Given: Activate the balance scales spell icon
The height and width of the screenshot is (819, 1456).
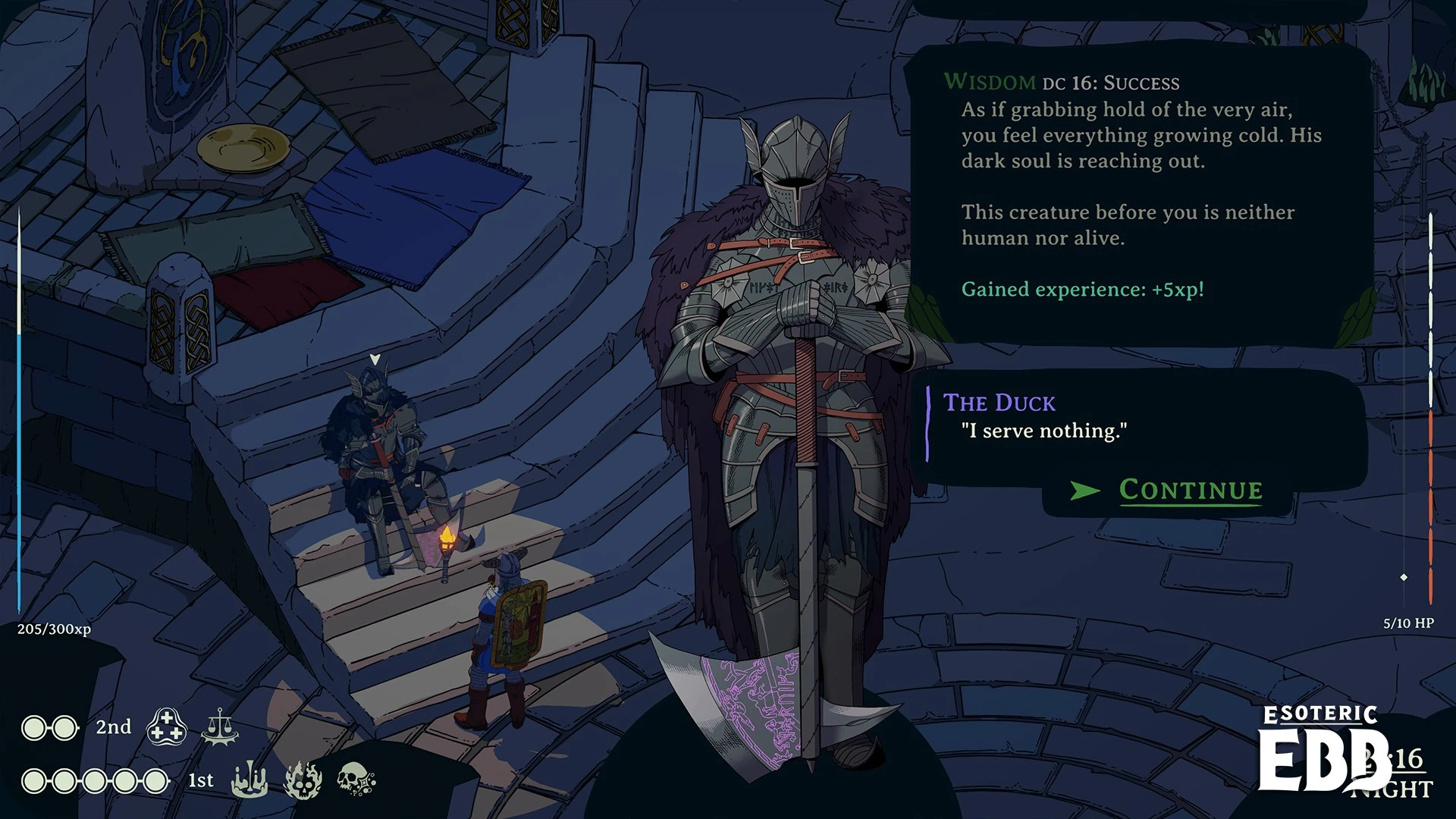Looking at the screenshot, I should [x=220, y=726].
